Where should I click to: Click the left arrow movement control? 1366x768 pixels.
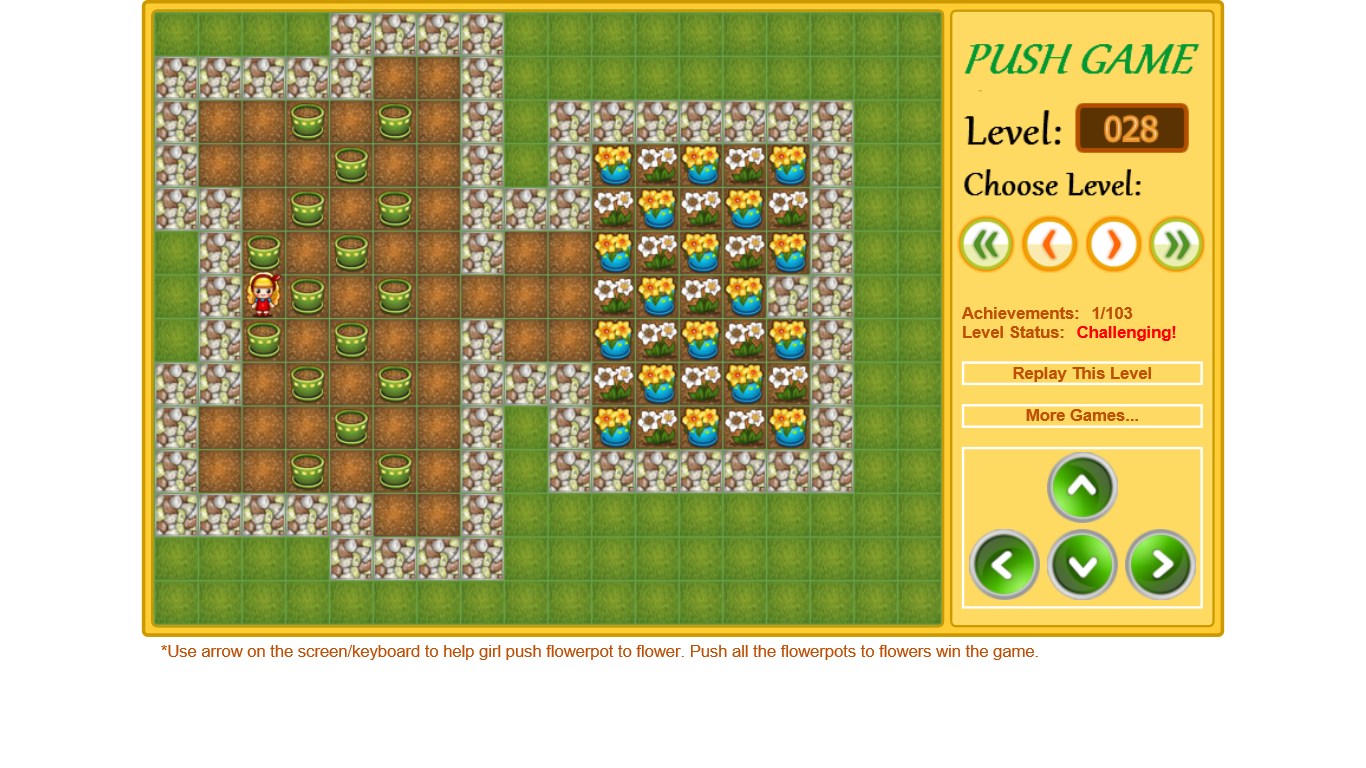pyautogui.click(x=1004, y=564)
